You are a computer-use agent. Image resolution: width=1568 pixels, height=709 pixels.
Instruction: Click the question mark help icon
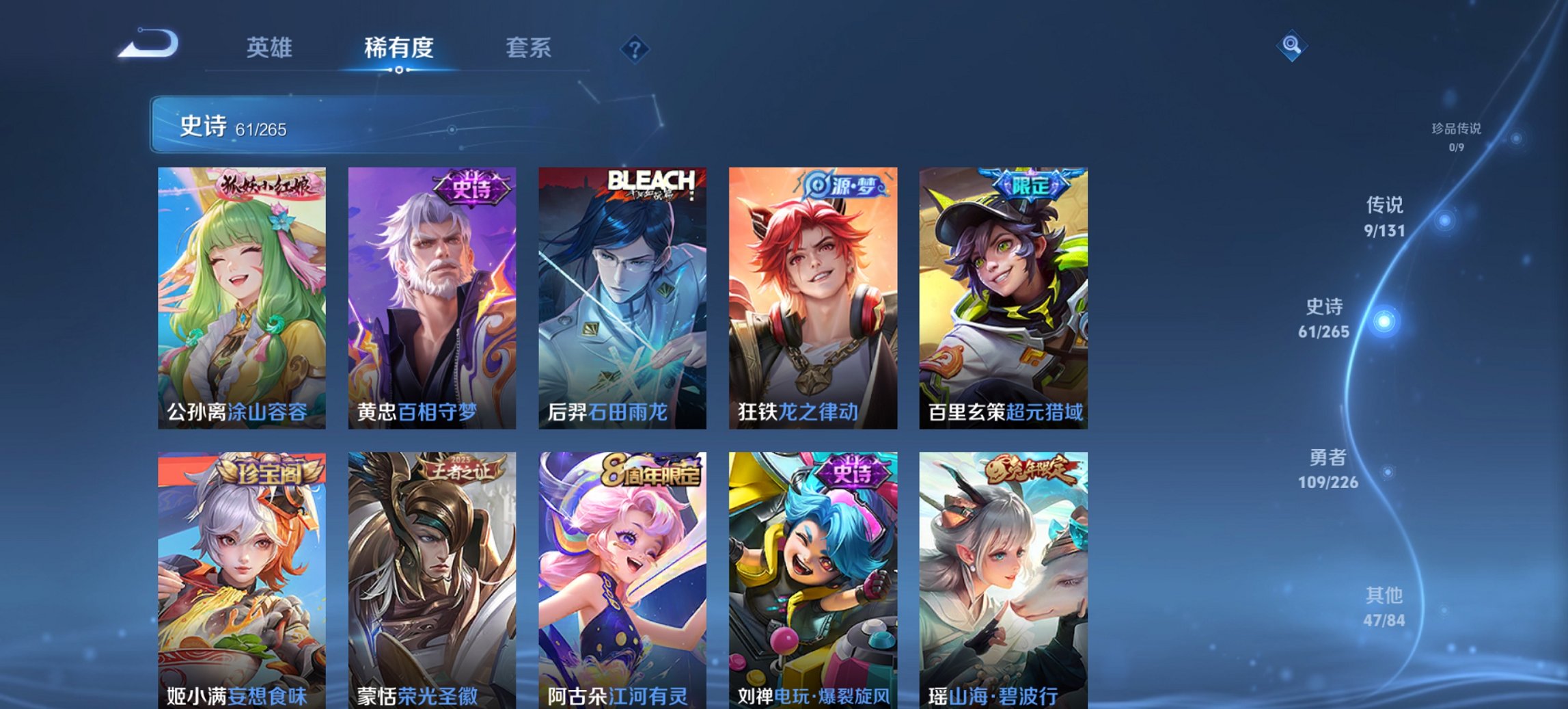(x=635, y=48)
